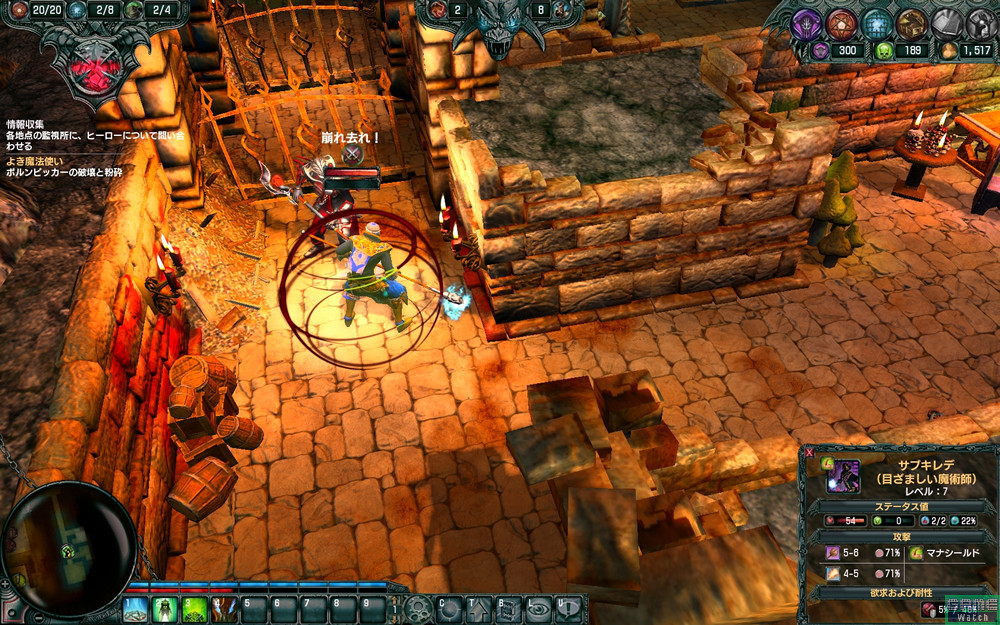Open the grey book icon
This screenshot has height=625, width=1000.
pyautogui.click(x=946, y=23)
